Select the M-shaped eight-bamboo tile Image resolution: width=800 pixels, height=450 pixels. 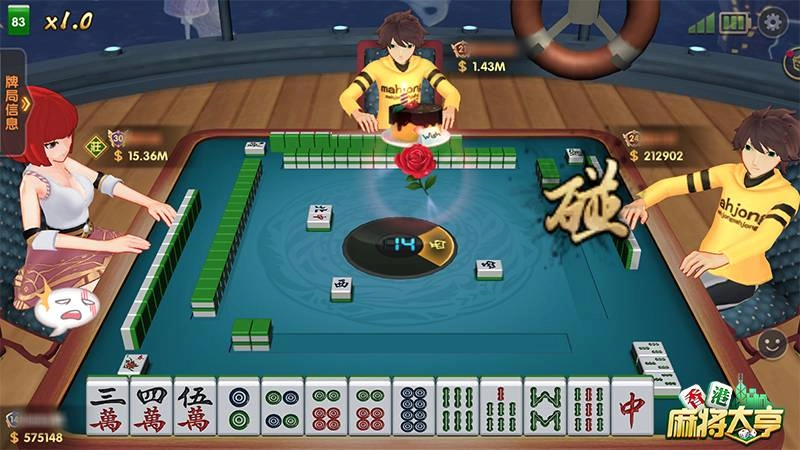tap(545, 408)
